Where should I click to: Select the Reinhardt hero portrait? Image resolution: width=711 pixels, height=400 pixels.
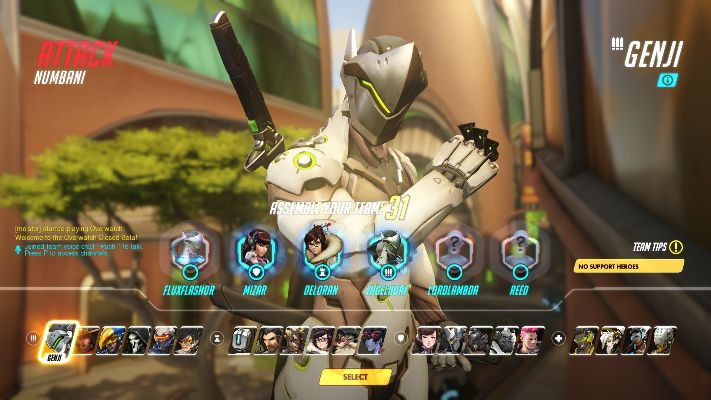point(454,340)
